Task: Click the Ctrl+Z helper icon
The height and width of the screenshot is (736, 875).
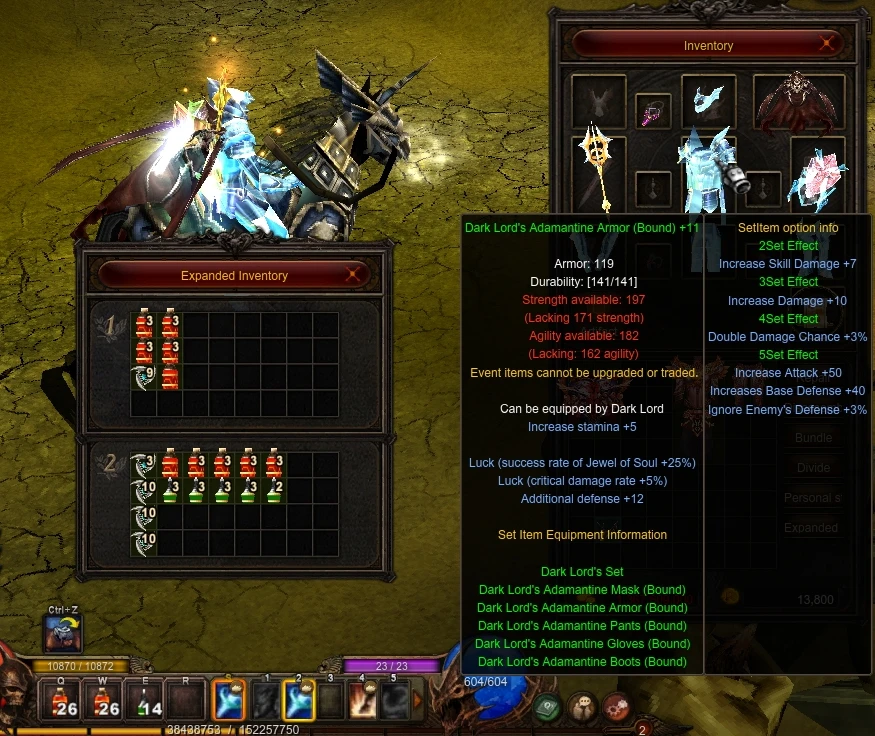Action: [x=62, y=633]
